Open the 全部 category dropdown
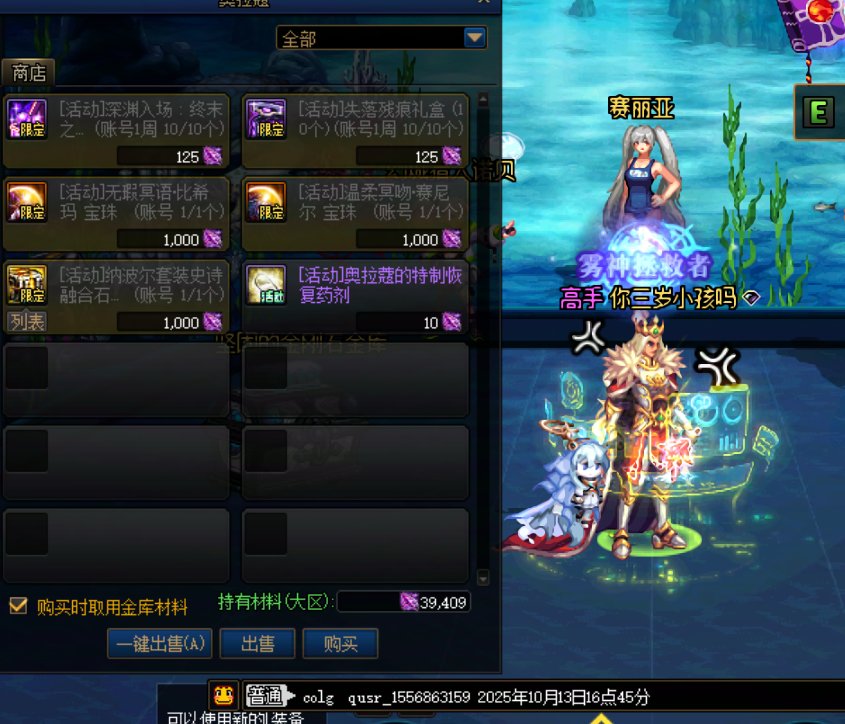 coord(474,38)
